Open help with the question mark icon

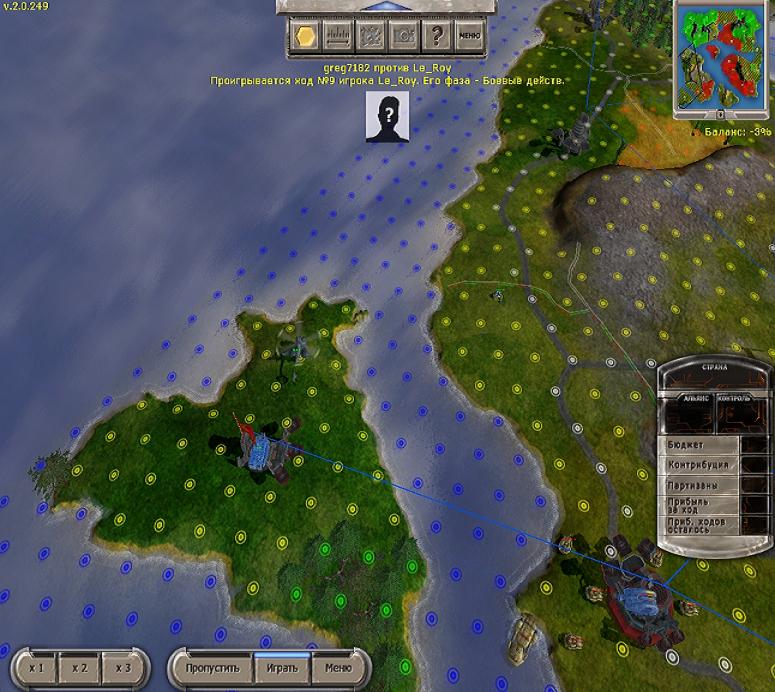(x=436, y=36)
